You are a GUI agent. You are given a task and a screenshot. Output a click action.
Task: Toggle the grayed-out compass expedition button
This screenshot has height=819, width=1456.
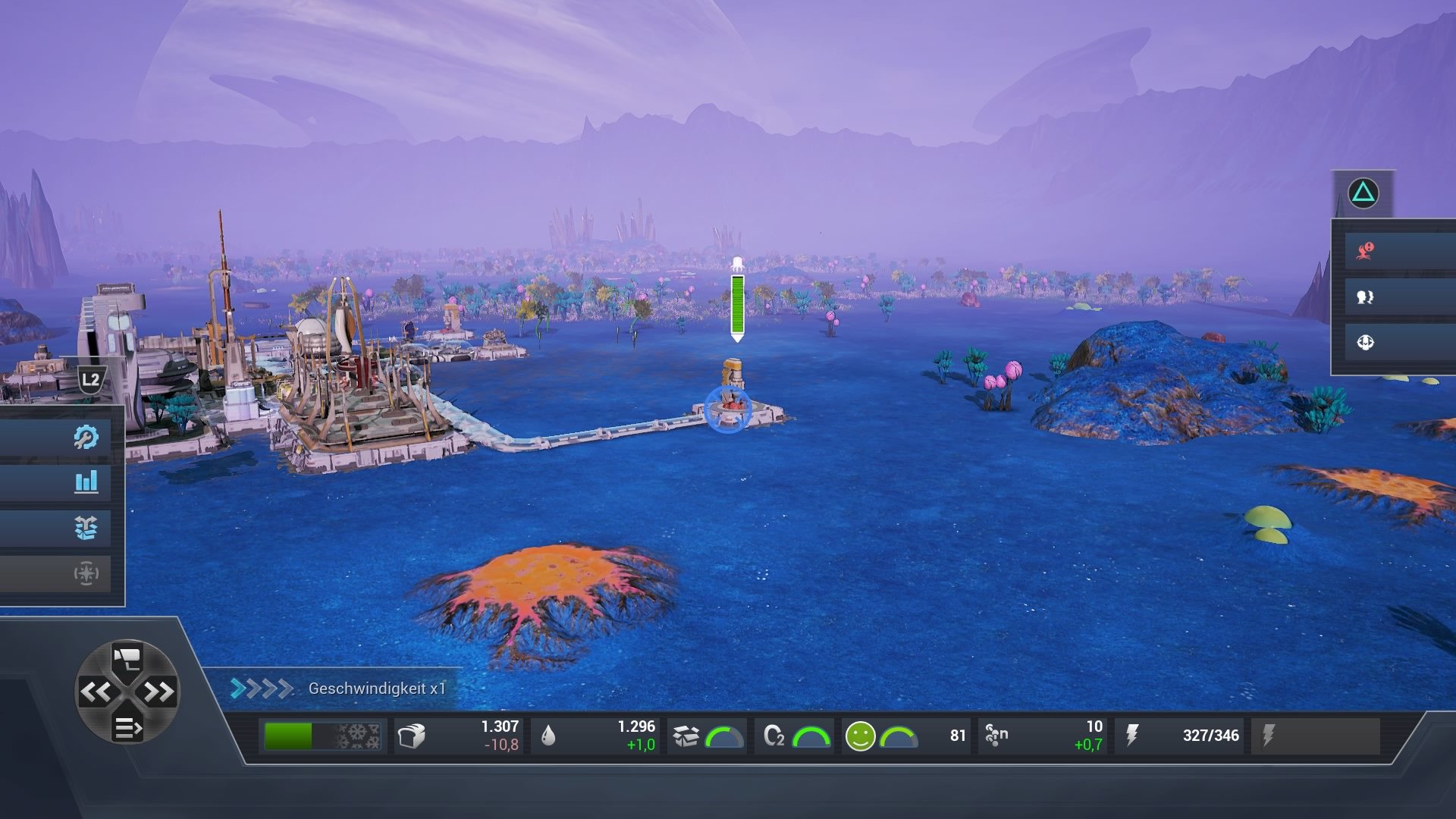[86, 574]
